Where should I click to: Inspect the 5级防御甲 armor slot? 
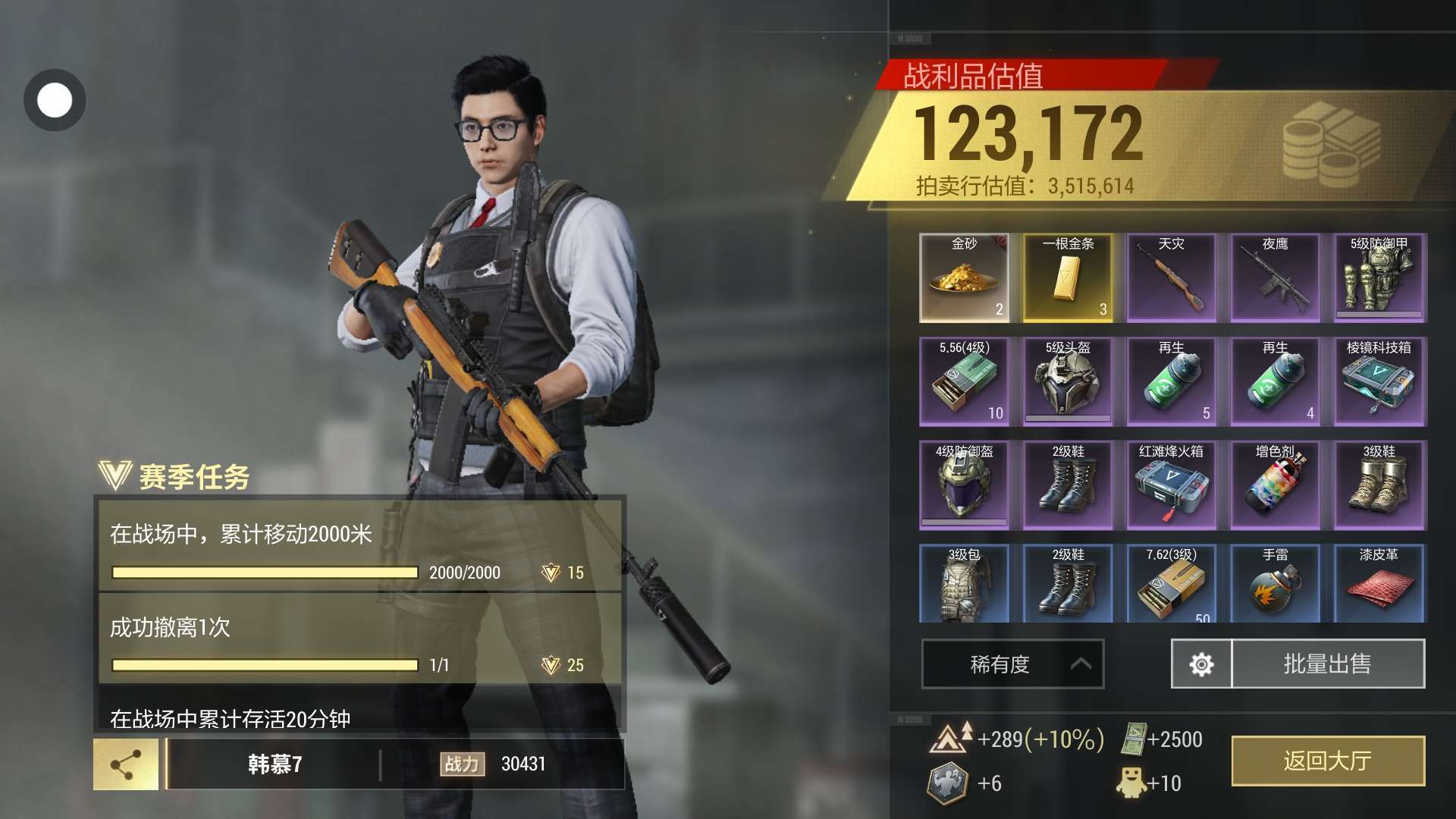pyautogui.click(x=1379, y=278)
